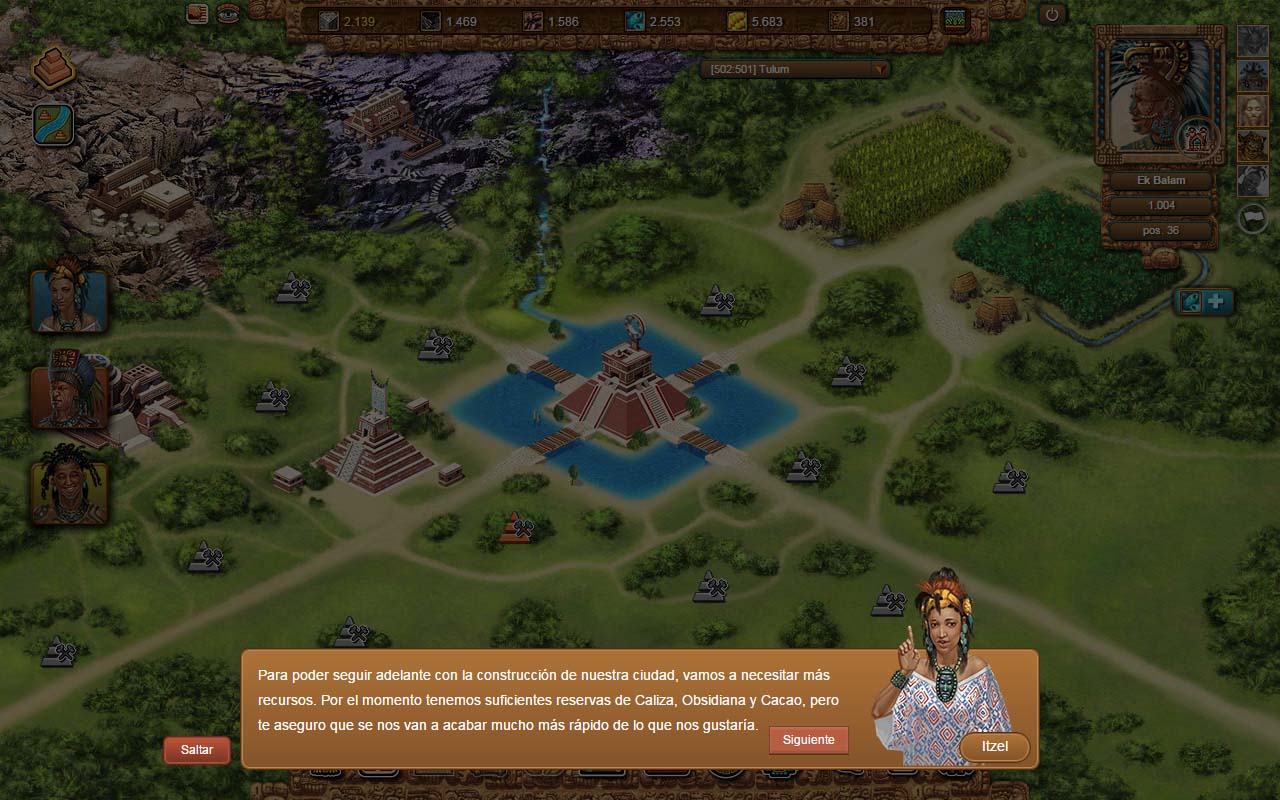This screenshot has width=1280, height=800.
Task: Click the white flag icon
Action: click(1253, 217)
